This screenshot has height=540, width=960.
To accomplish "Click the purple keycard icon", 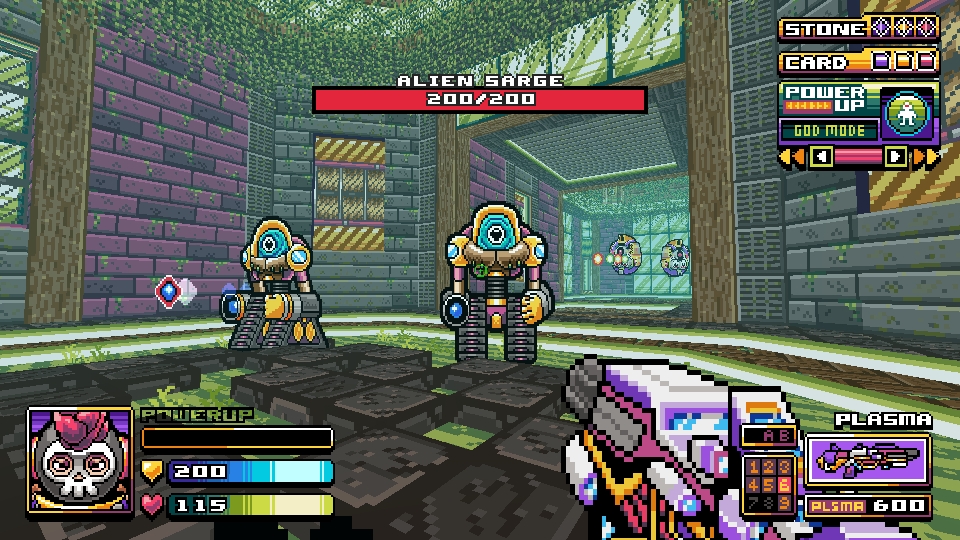I will point(881,62).
